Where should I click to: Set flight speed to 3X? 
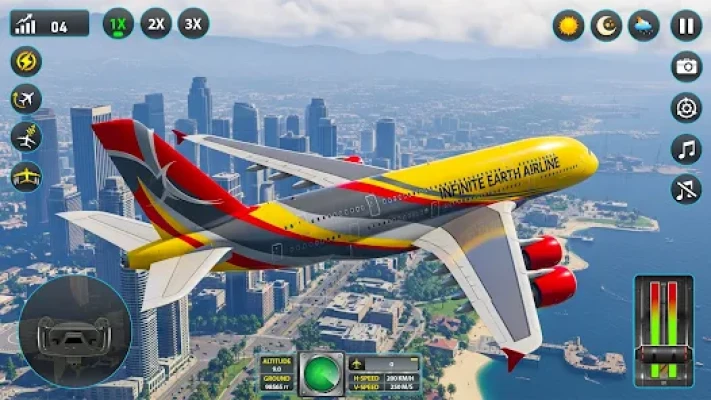[193, 23]
